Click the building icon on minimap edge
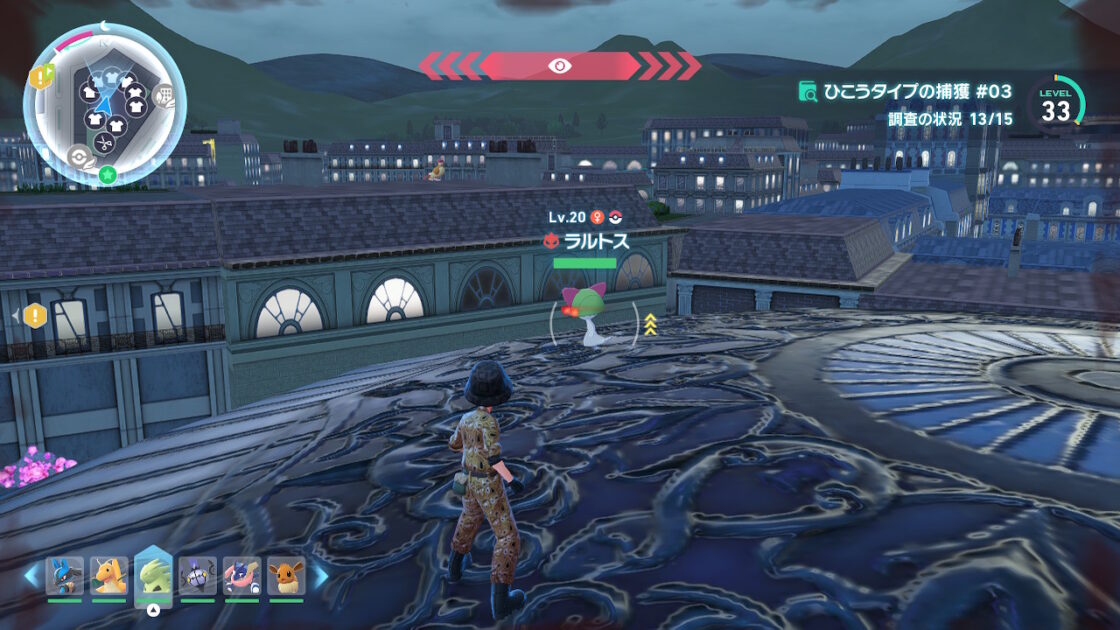This screenshot has height=630, width=1120. 167,97
